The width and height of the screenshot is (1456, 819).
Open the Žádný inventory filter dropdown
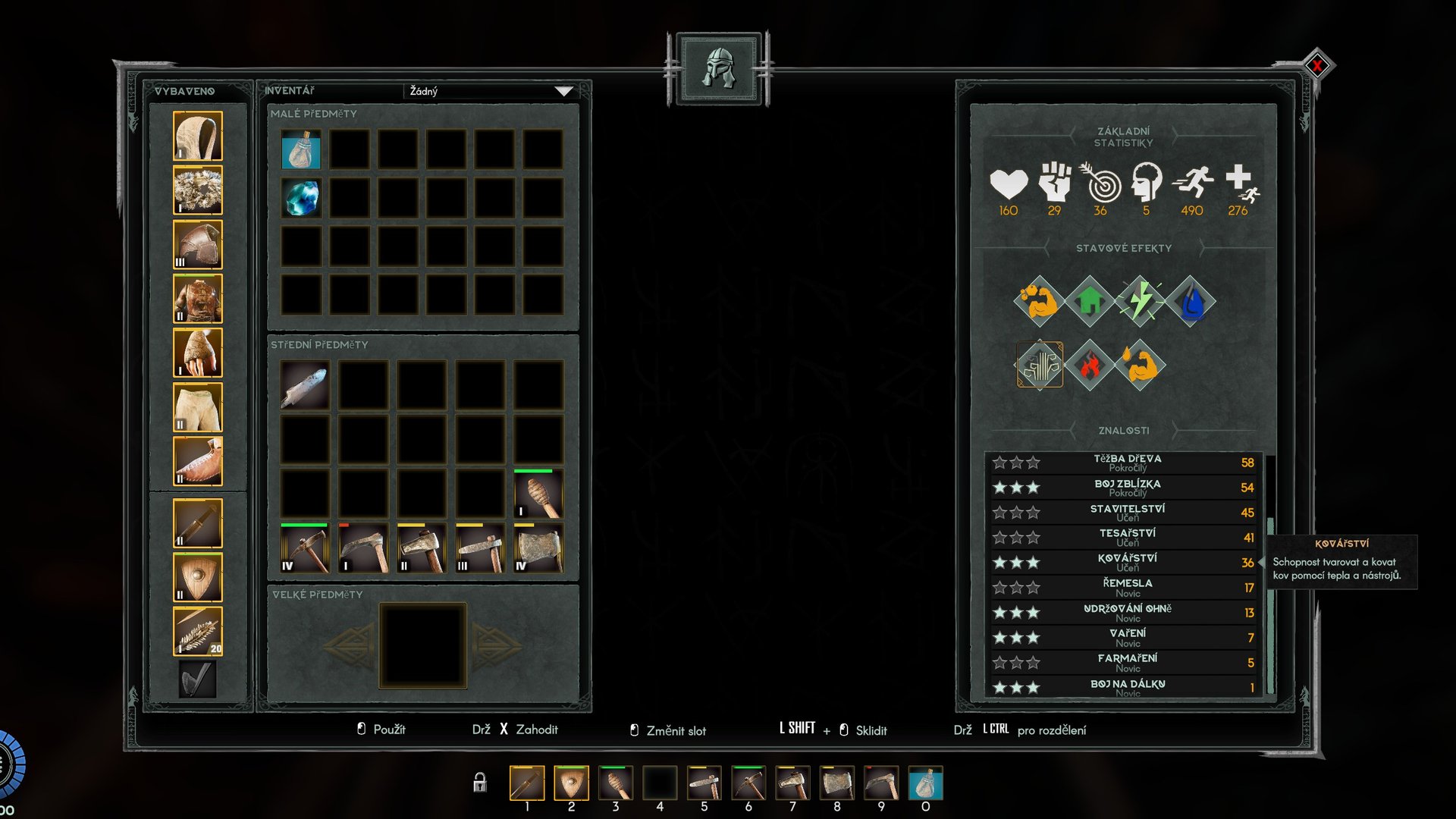(x=489, y=92)
